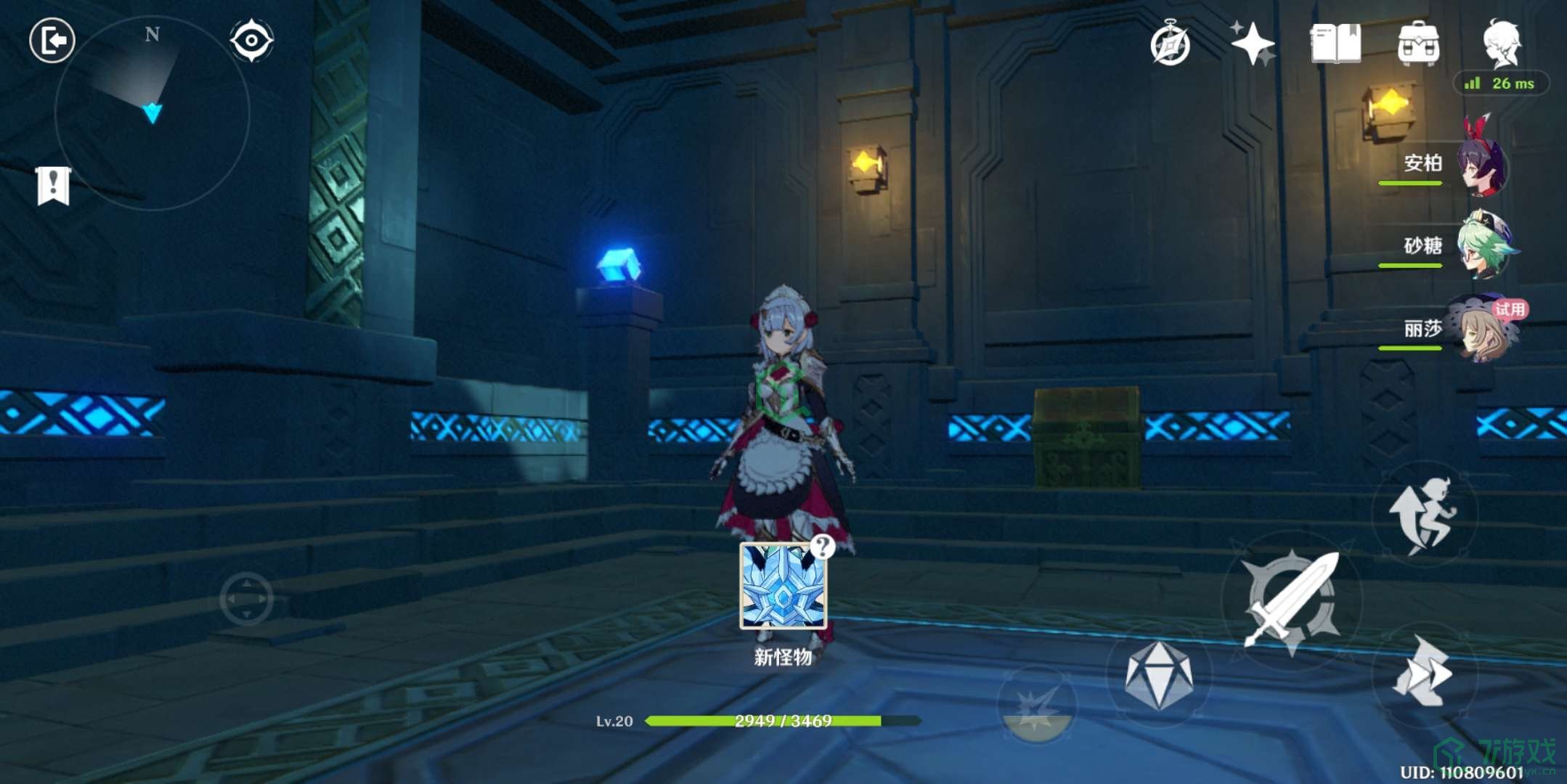Activate the geo crystal elemental skill
Screen dimensions: 1567x784
(1159, 675)
